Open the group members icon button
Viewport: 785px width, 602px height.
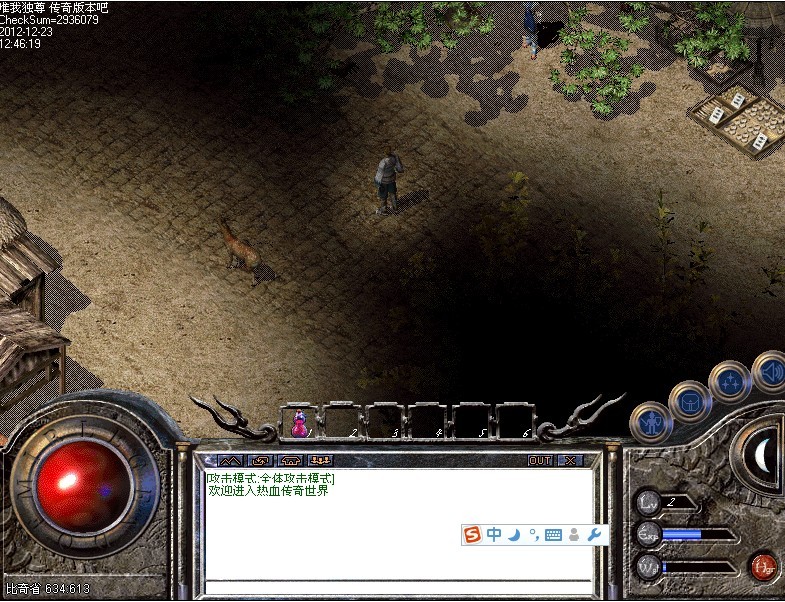click(x=320, y=461)
